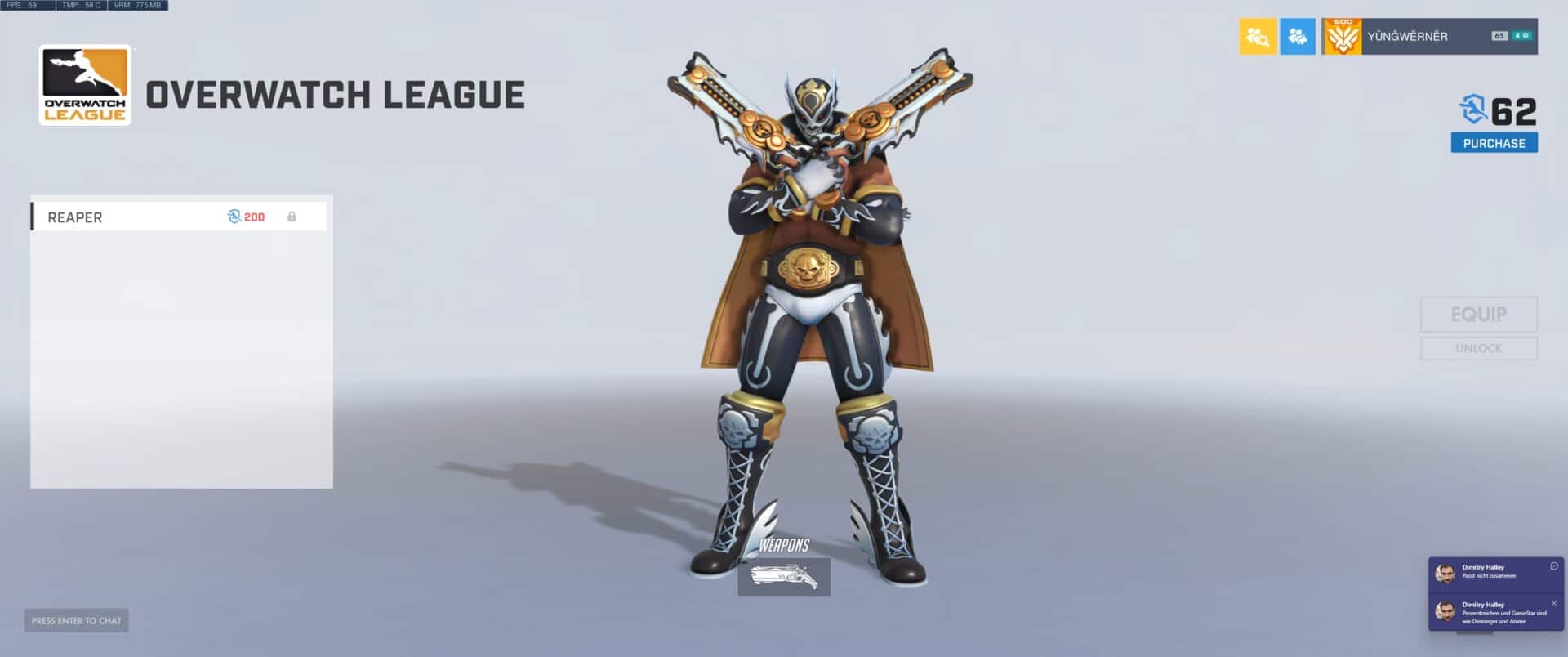Open the friend search tool
1568x657 pixels.
click(x=1258, y=36)
